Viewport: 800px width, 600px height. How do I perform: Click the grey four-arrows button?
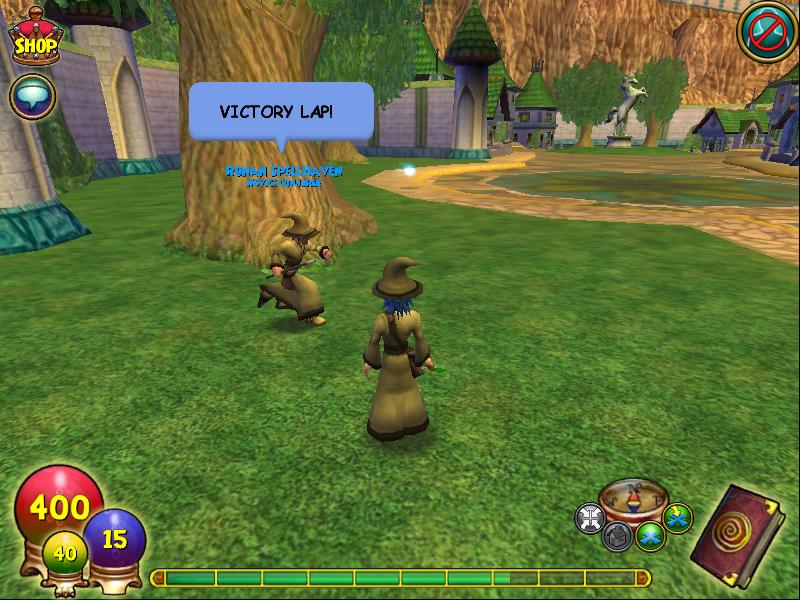[x=590, y=518]
